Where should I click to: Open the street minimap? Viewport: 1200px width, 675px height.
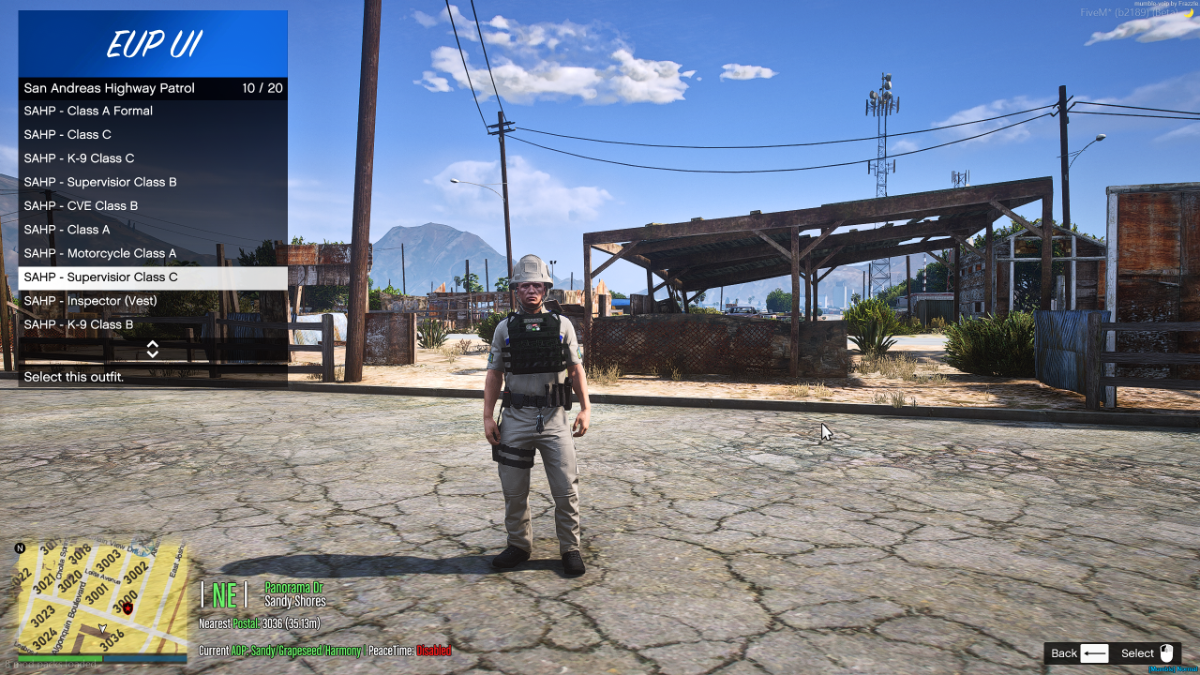pyautogui.click(x=102, y=600)
